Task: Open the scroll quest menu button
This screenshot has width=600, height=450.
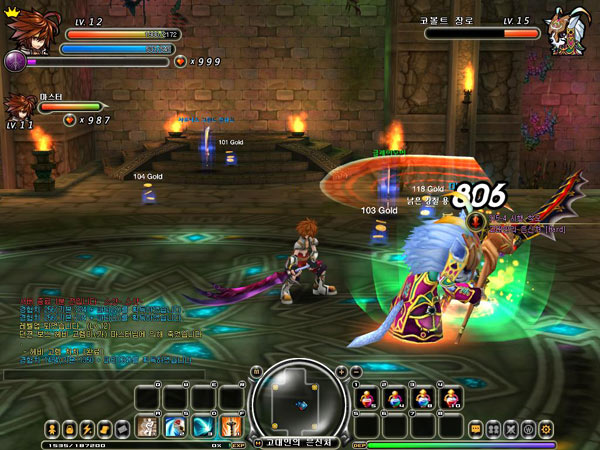Action: click(x=104, y=428)
